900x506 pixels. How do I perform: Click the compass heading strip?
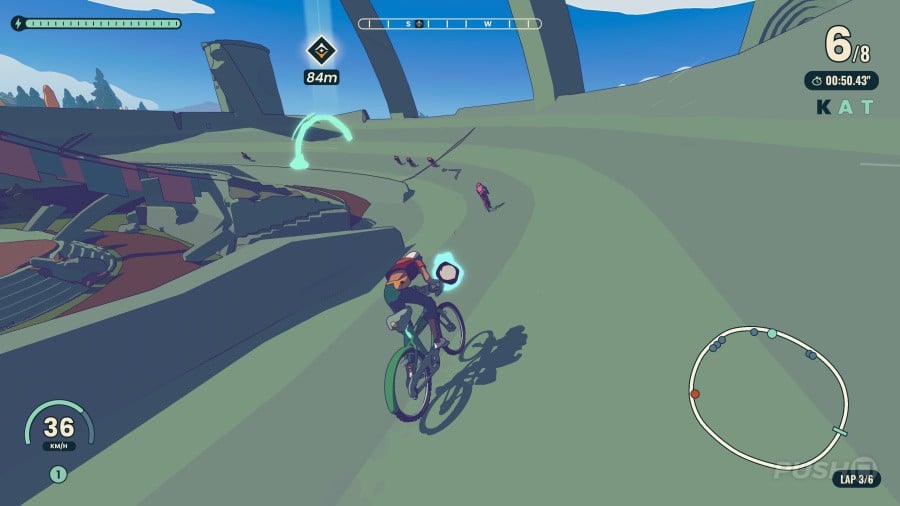450,22
